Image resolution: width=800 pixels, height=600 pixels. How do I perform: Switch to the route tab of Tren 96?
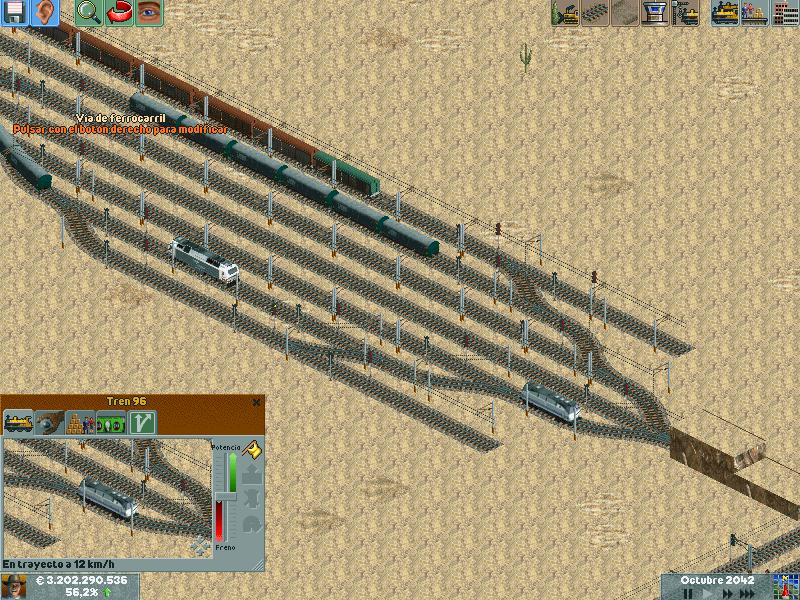pos(142,422)
